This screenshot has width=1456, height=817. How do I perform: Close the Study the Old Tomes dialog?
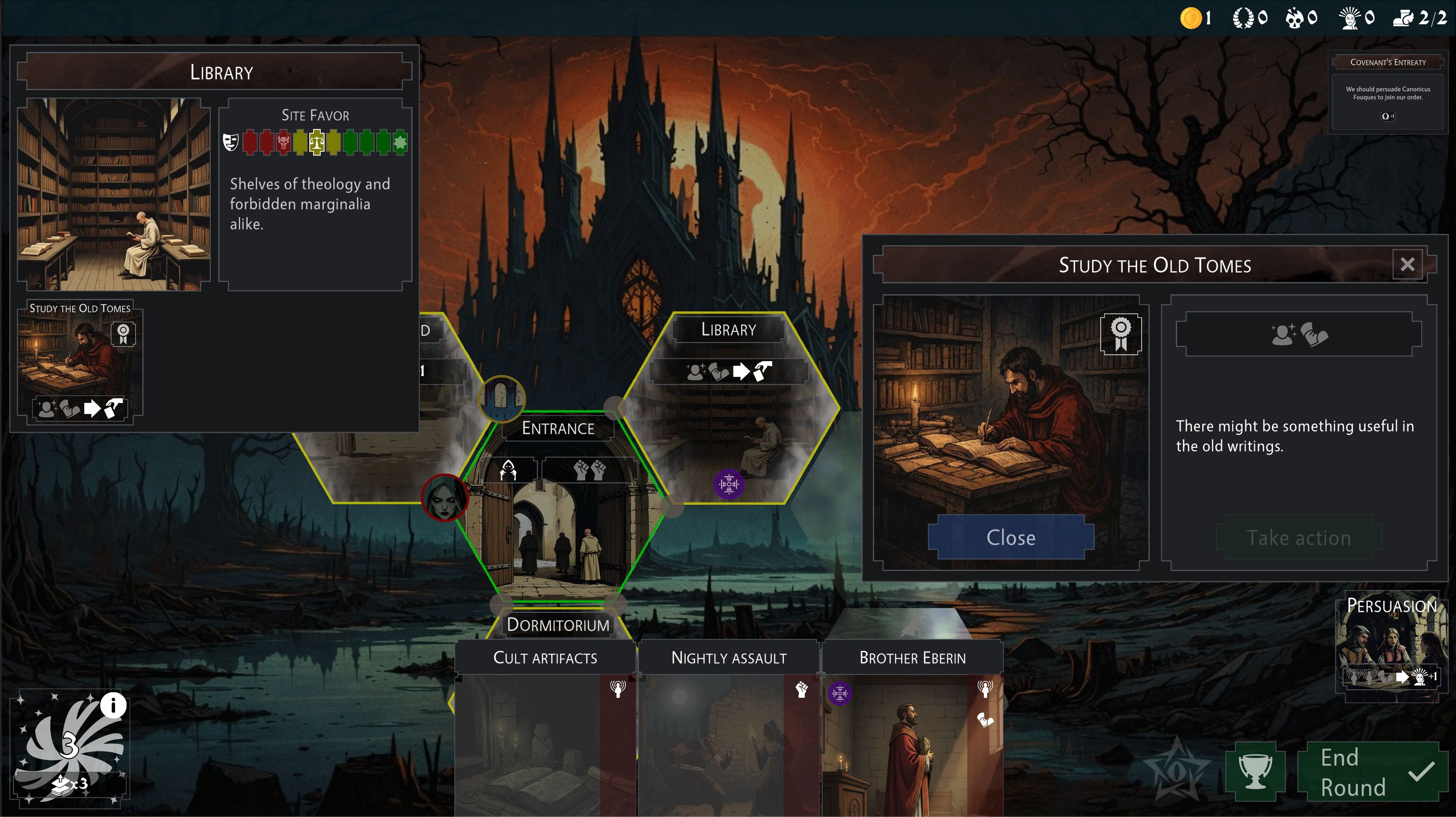pyautogui.click(x=1010, y=537)
